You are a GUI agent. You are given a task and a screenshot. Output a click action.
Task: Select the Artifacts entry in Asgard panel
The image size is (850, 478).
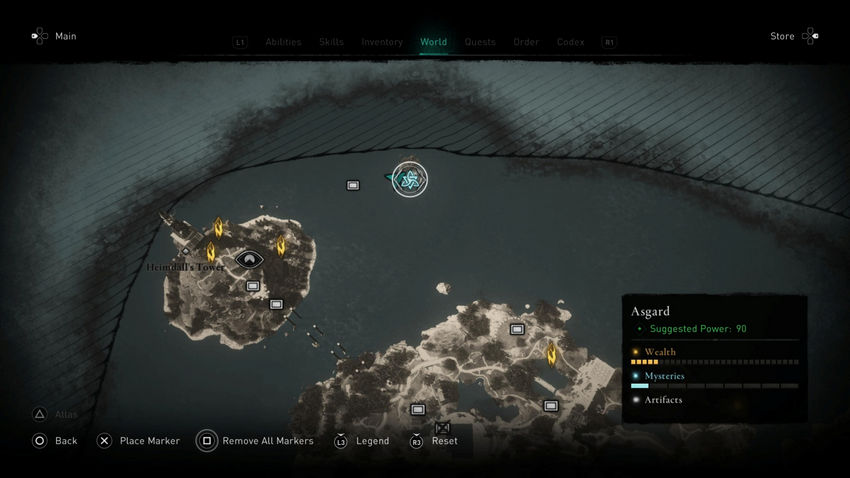click(663, 400)
